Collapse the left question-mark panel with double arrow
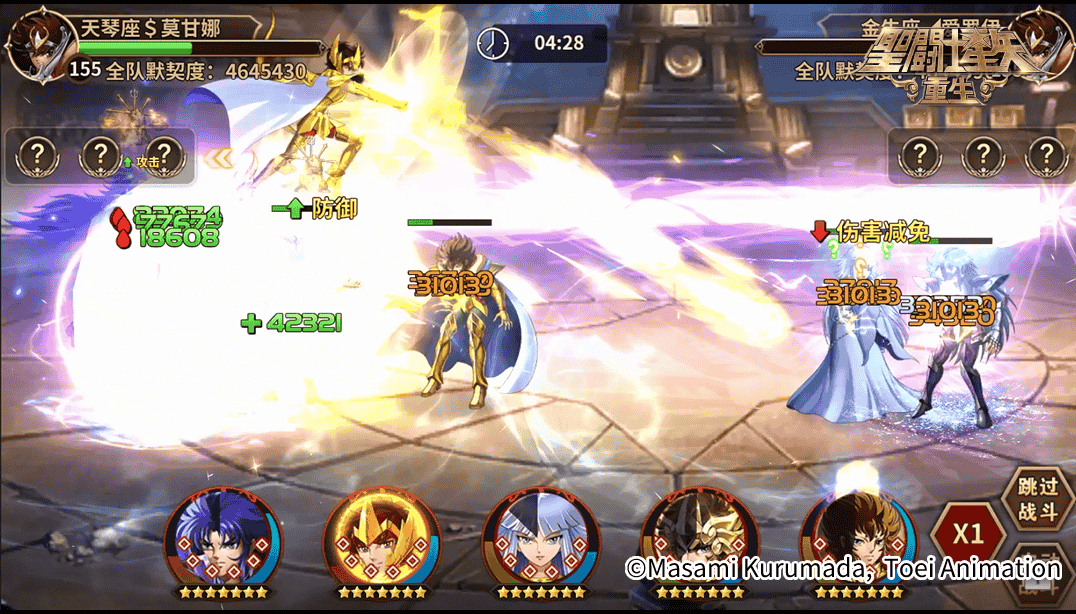 tap(219, 157)
